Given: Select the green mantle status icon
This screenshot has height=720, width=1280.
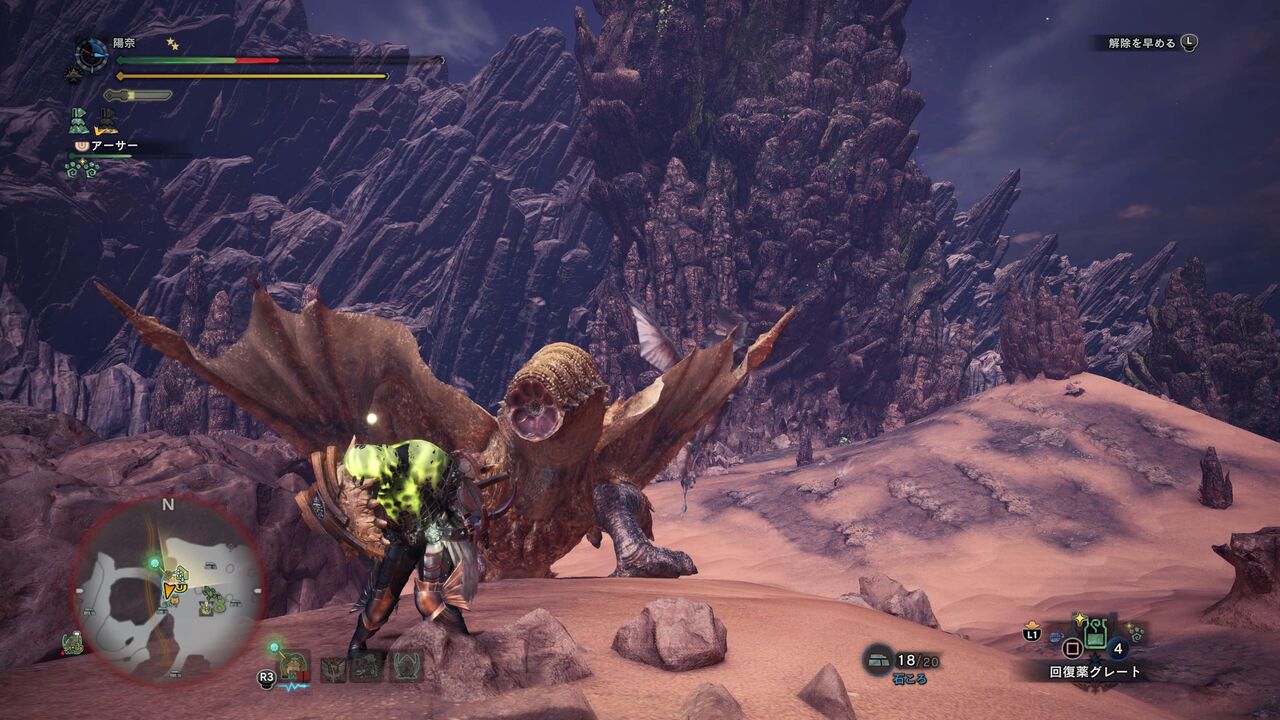Looking at the screenshot, I should (x=79, y=122).
